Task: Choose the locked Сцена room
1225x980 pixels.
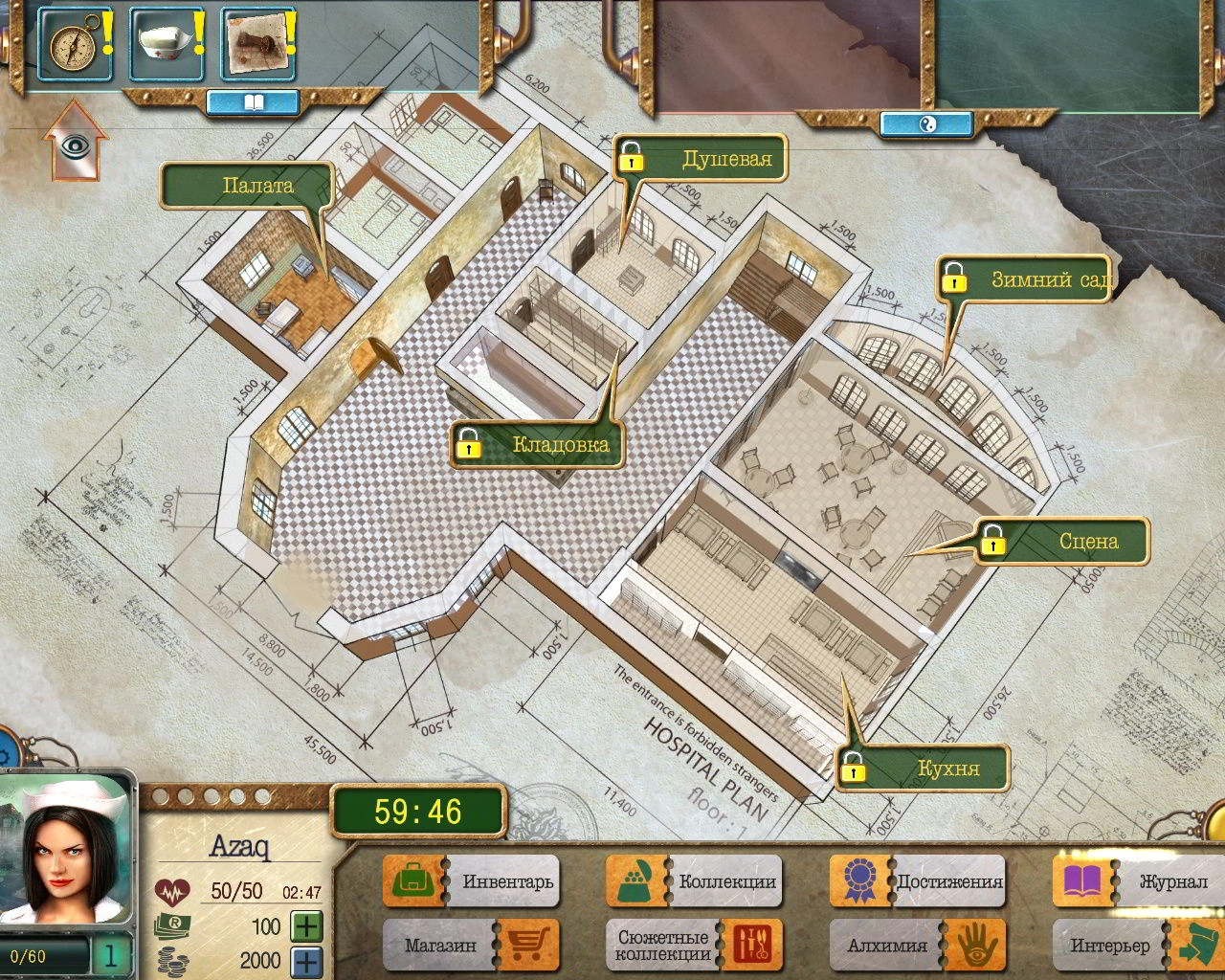Action: pyautogui.click(x=1064, y=542)
